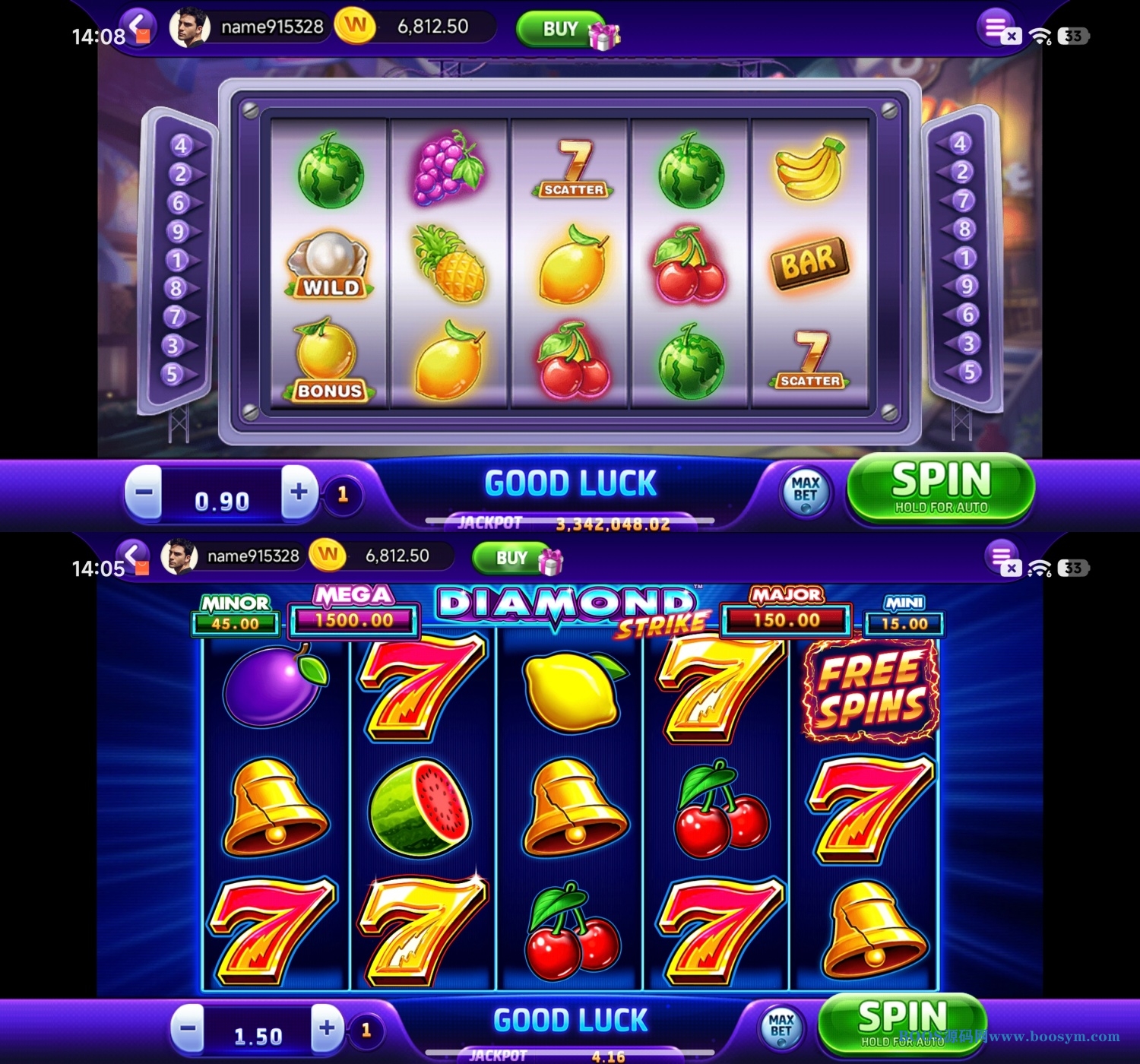Open the menu icon above Diamond Strike
This screenshot has width=1140, height=1064.
(x=1002, y=556)
